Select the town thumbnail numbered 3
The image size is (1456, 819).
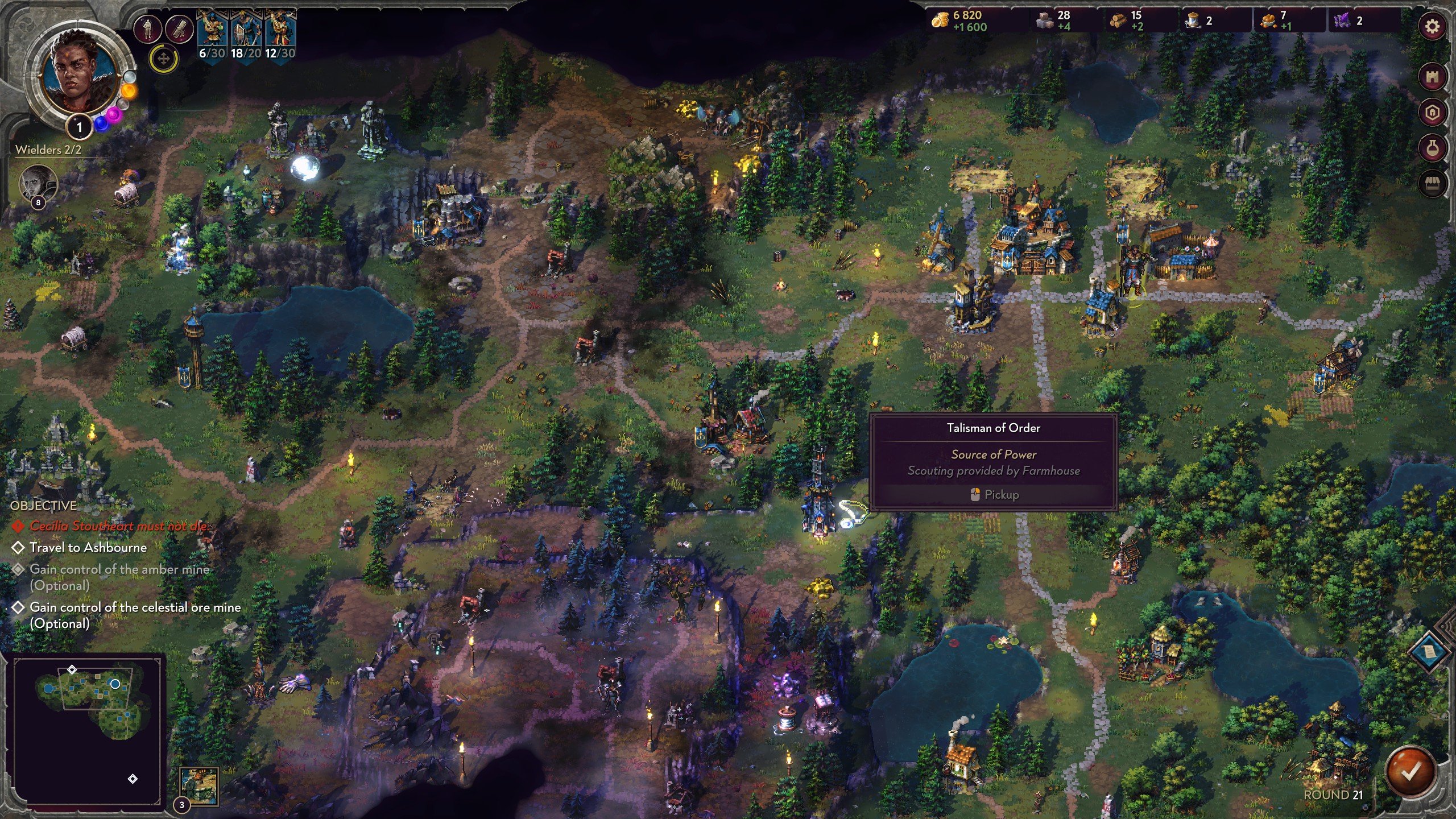[199, 786]
